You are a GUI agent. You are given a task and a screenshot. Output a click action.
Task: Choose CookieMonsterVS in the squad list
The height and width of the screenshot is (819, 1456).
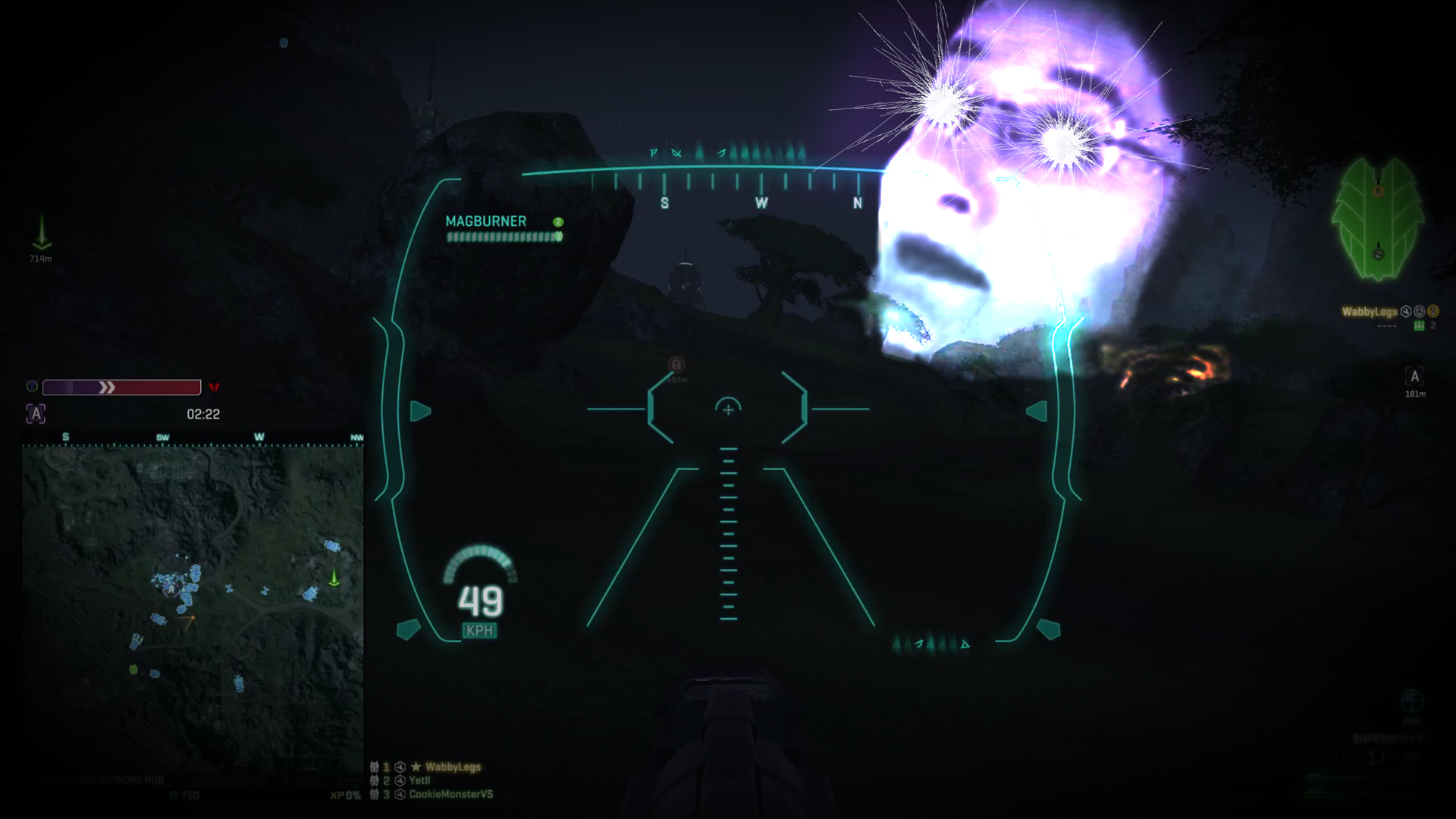click(x=450, y=794)
